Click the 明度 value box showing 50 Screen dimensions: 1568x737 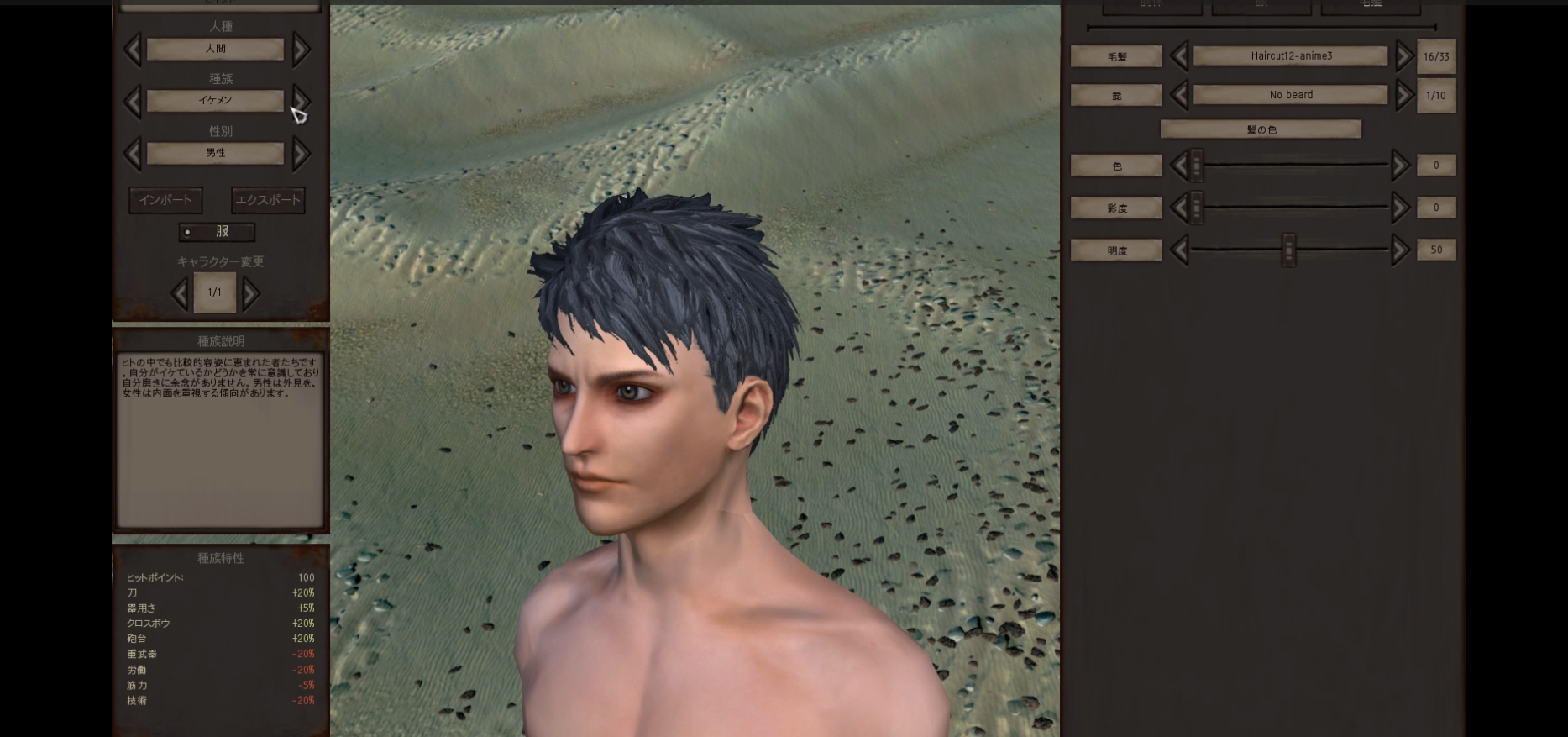point(1436,250)
